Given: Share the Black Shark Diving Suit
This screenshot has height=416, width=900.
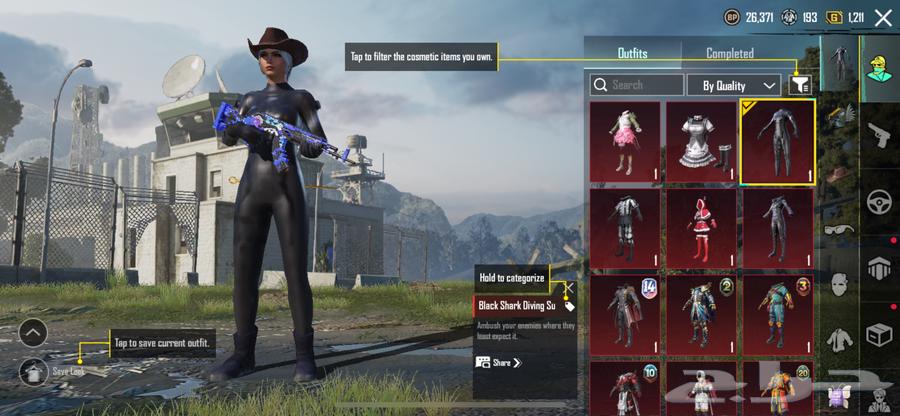Looking at the screenshot, I should click(499, 362).
